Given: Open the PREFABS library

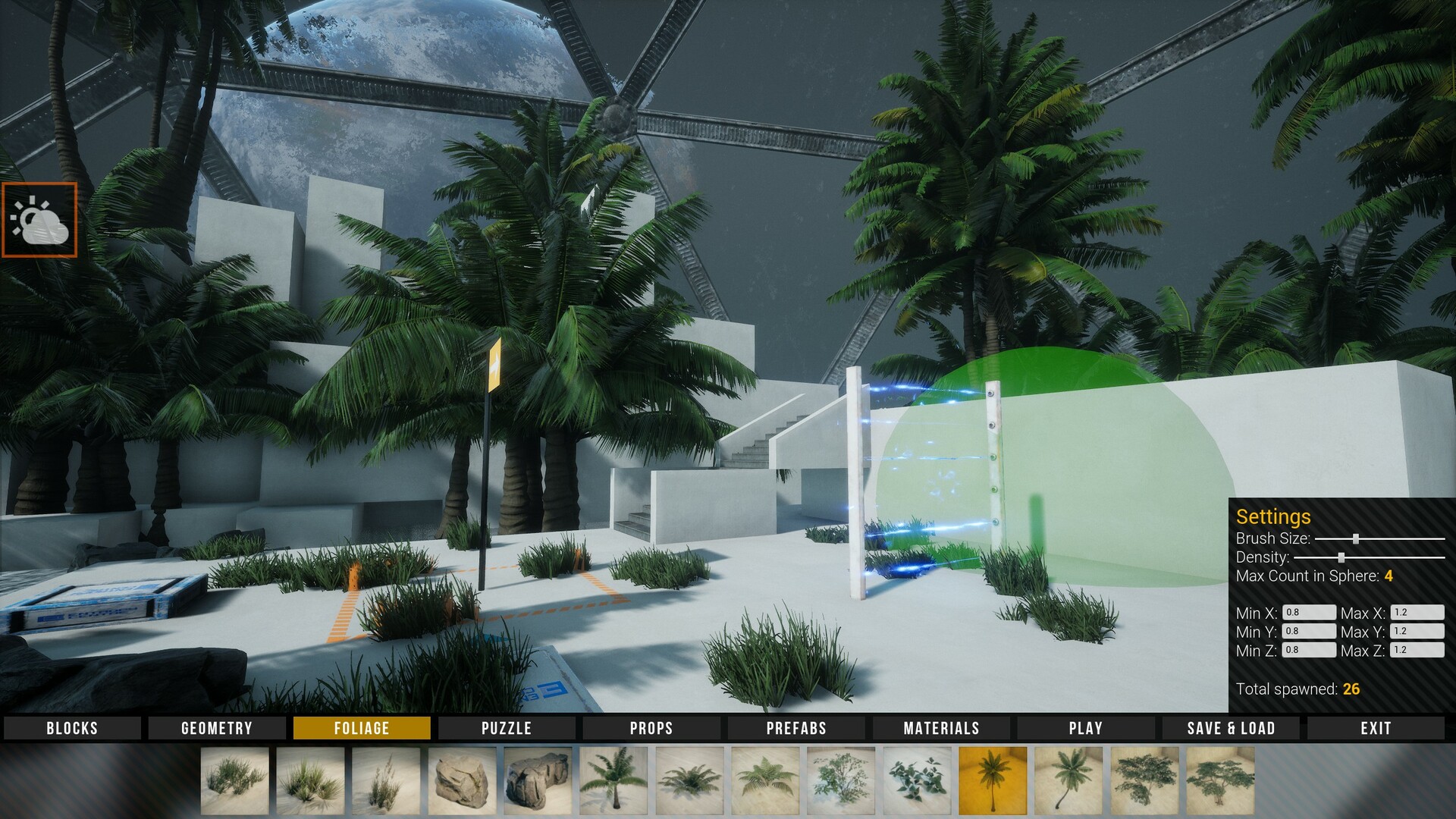Looking at the screenshot, I should 795,728.
